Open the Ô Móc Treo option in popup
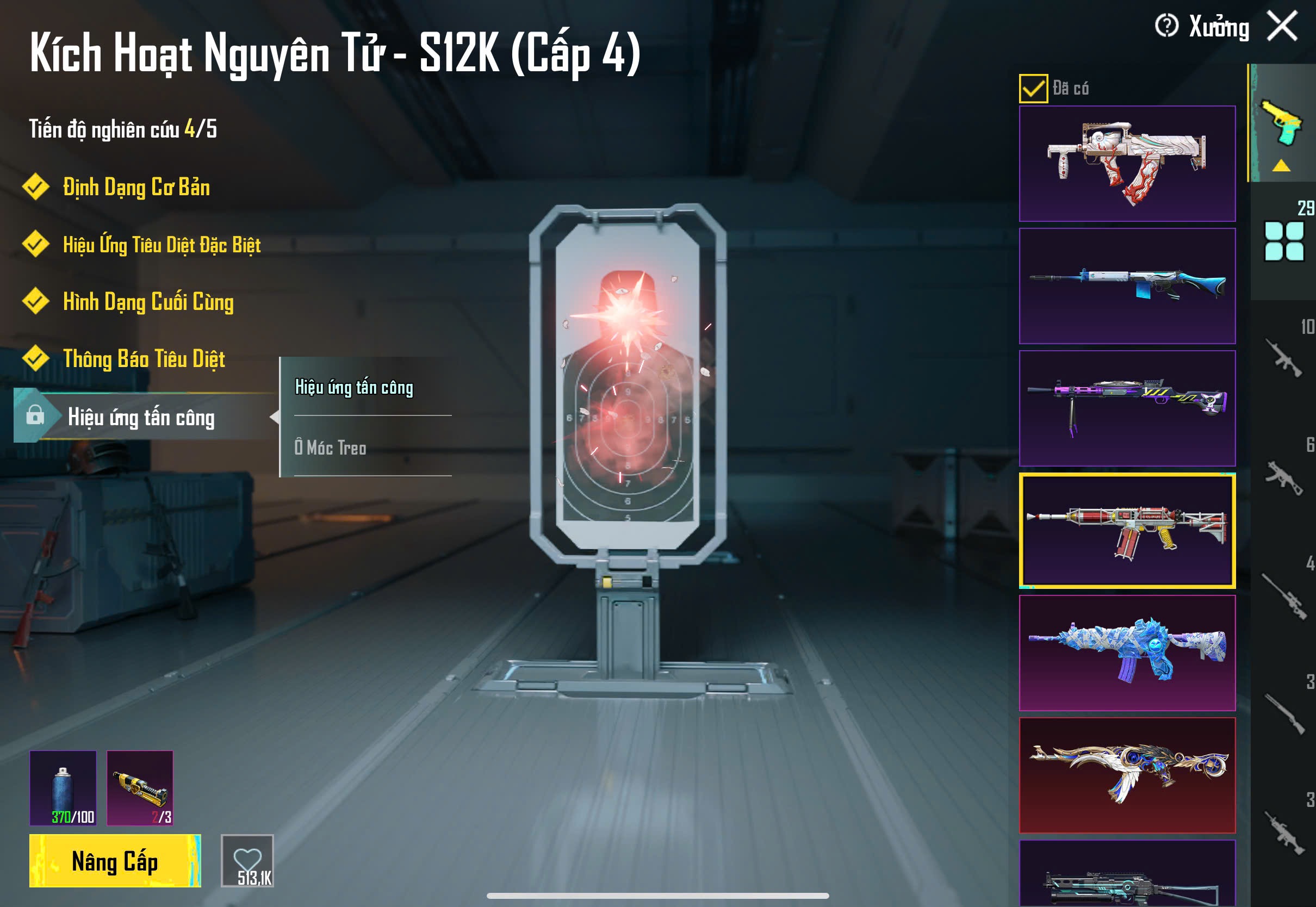Screen dimensions: 1316x907 pos(330,448)
